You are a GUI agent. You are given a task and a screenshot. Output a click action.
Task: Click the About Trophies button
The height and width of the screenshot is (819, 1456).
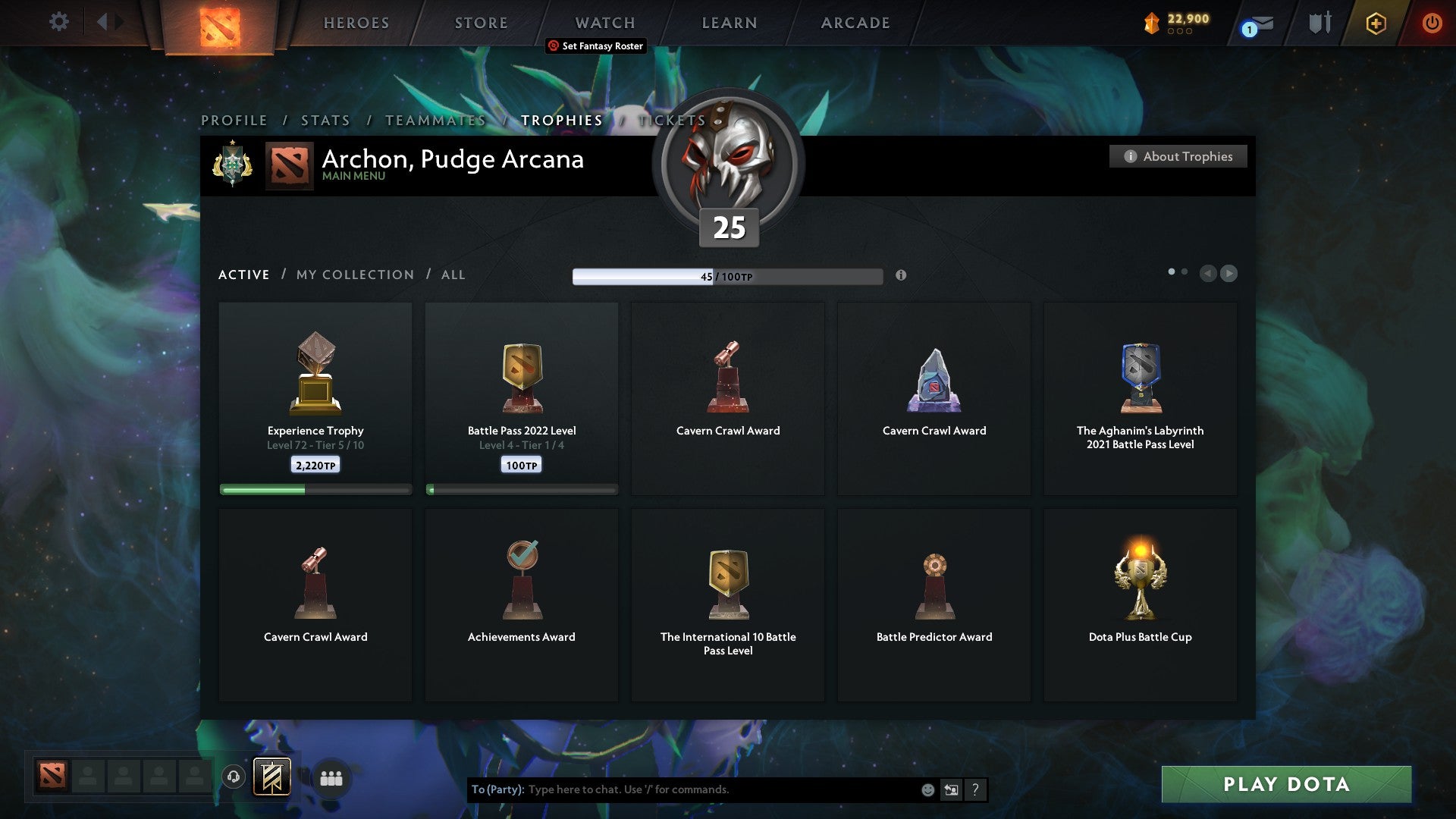[x=1178, y=156]
